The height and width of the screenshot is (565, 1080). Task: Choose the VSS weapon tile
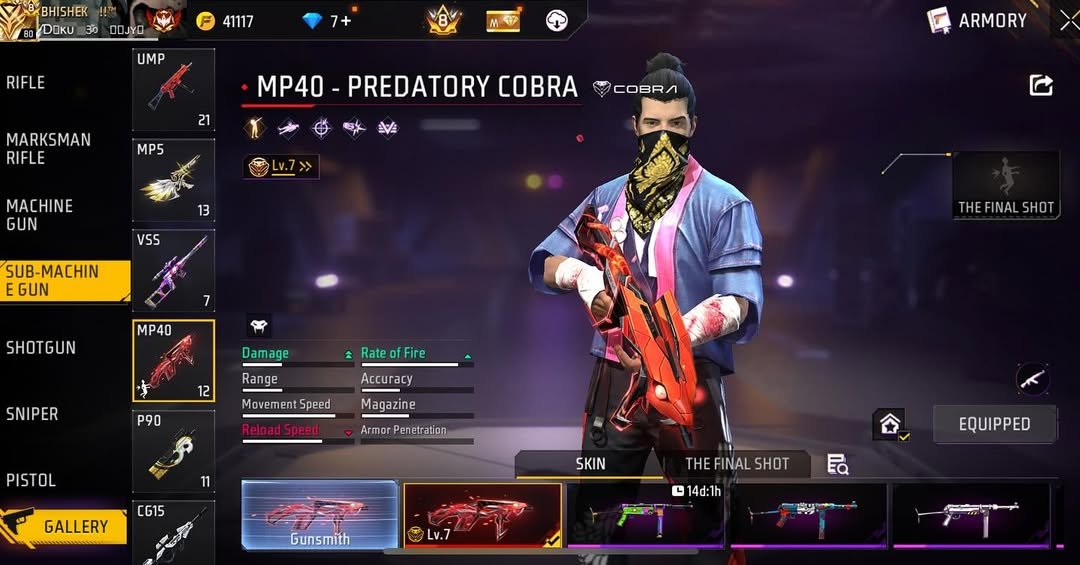click(x=173, y=270)
